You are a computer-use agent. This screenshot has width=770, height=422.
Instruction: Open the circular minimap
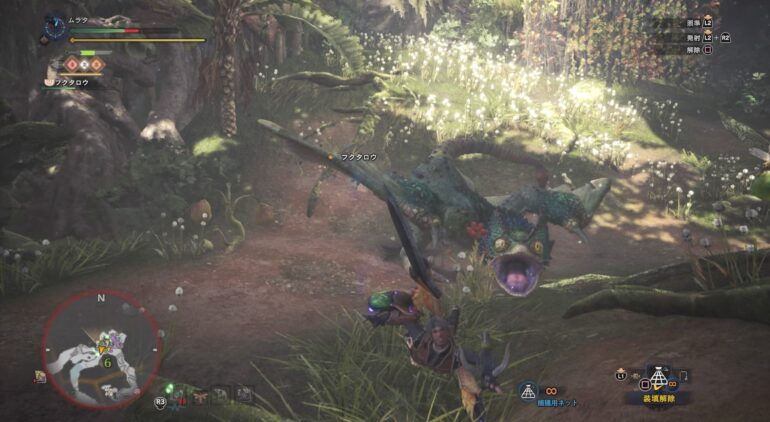pos(101,349)
